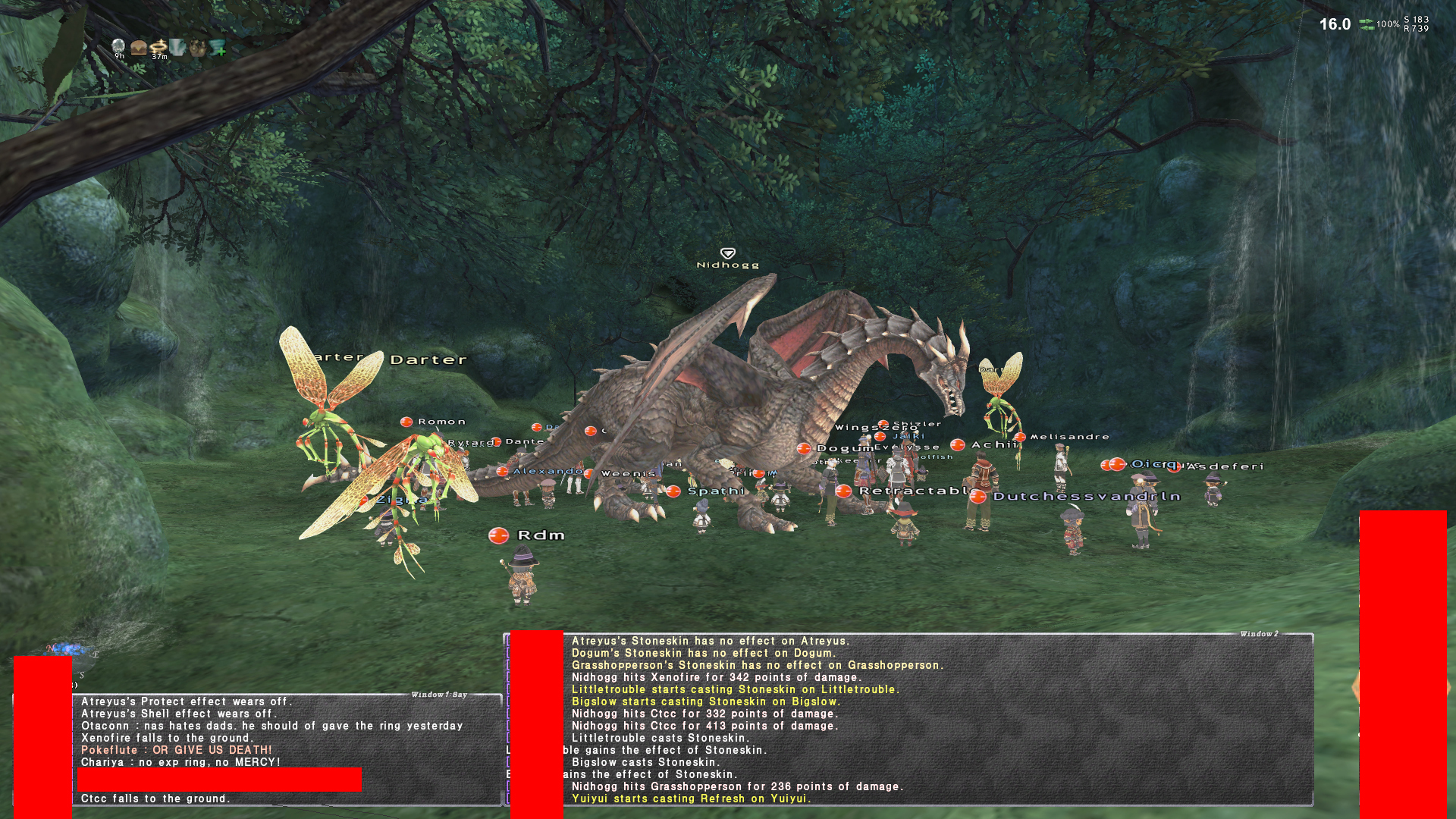Select the whirlwind status icon with green plus
The image size is (1456, 819).
pos(218,48)
